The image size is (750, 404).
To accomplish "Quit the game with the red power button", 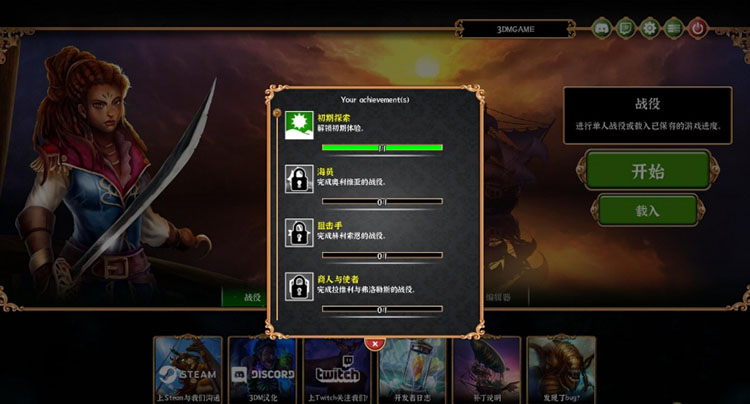I will [x=698, y=28].
